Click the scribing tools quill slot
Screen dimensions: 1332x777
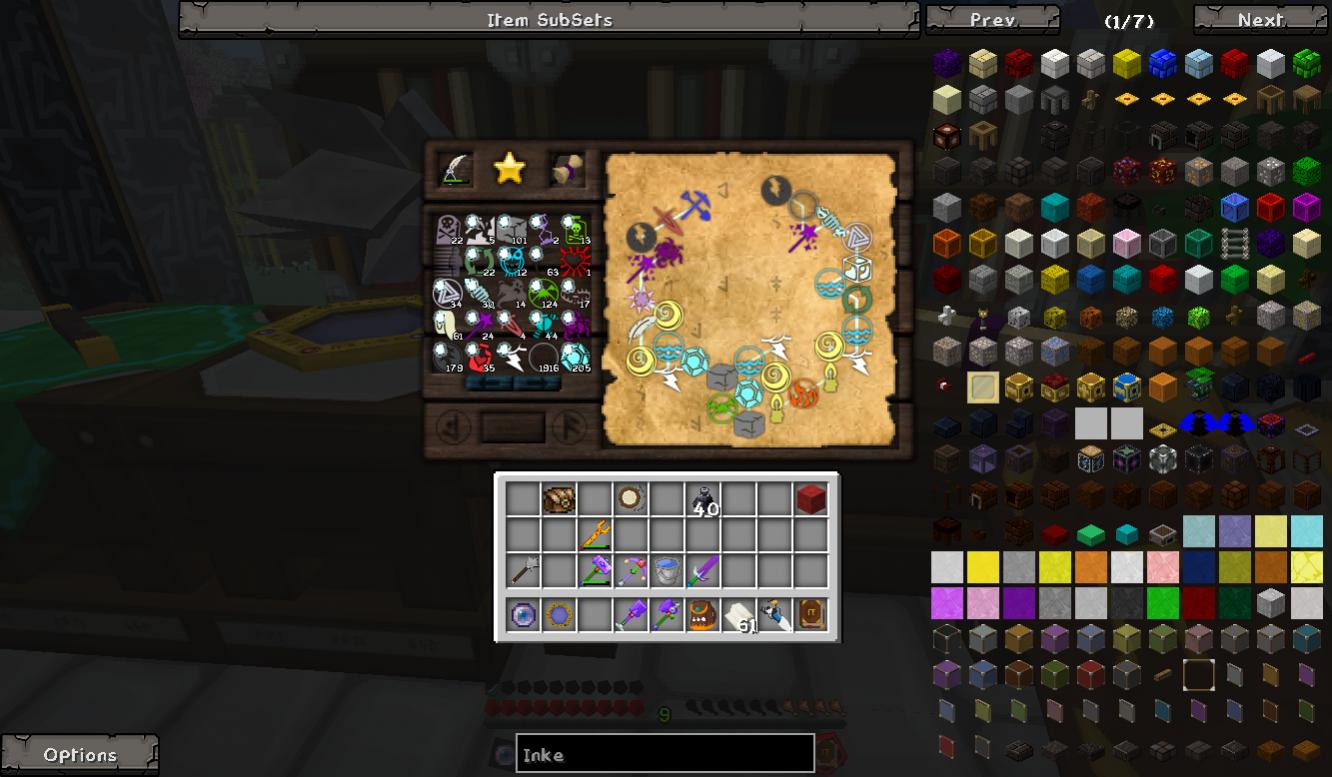pos(455,169)
